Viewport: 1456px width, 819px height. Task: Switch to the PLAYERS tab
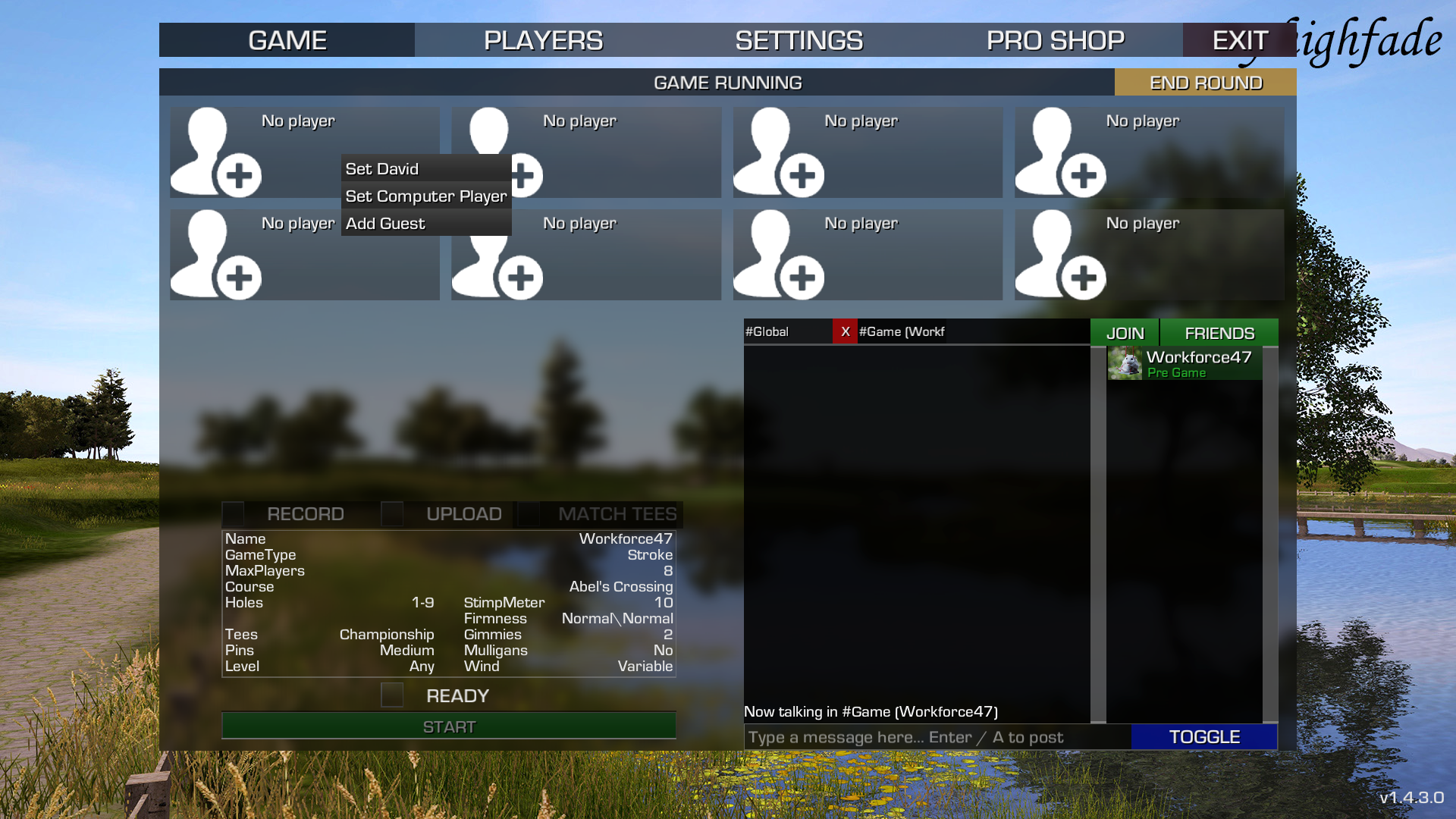click(543, 40)
